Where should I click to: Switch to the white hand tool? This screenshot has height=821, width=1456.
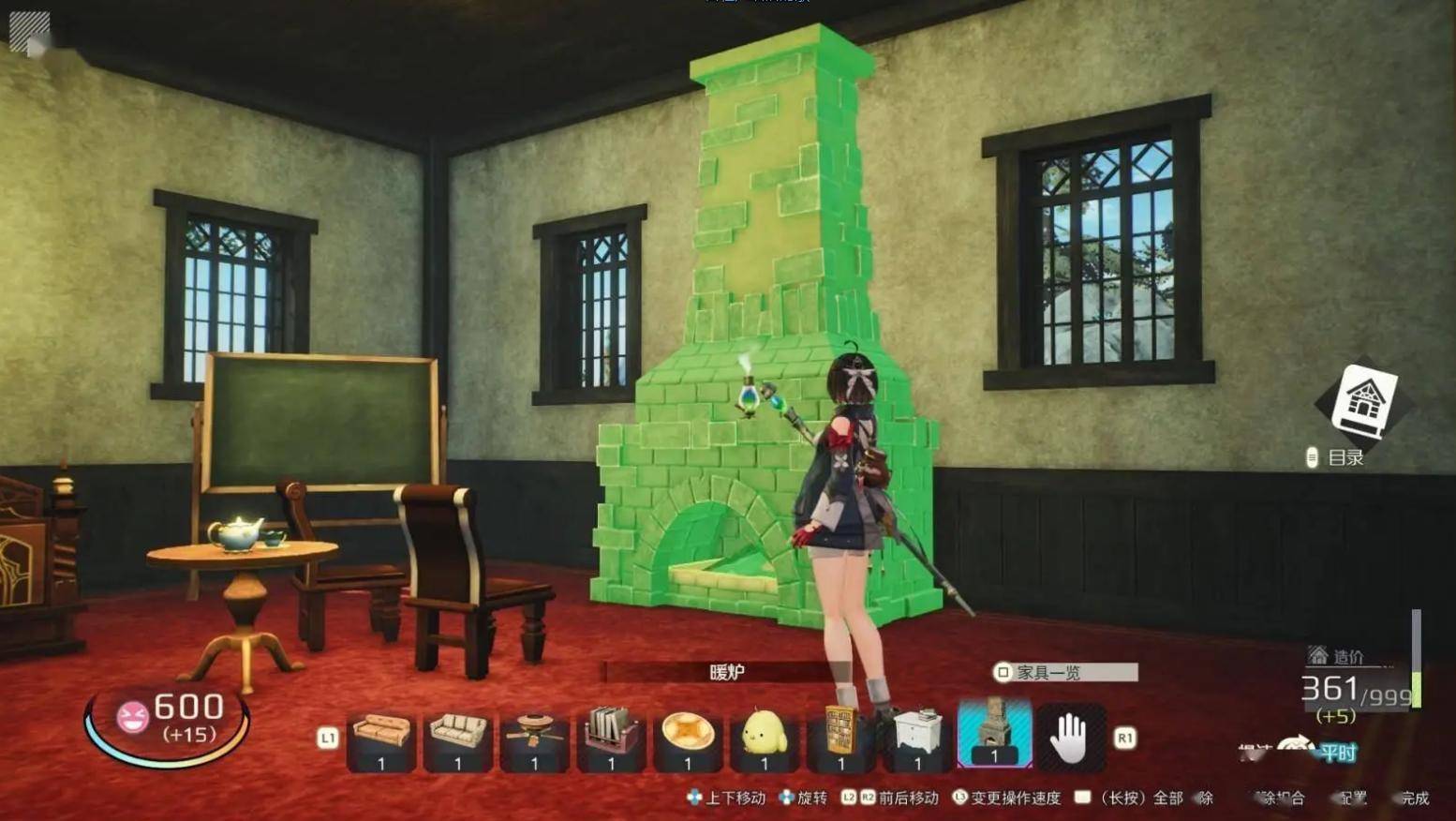point(1070,738)
